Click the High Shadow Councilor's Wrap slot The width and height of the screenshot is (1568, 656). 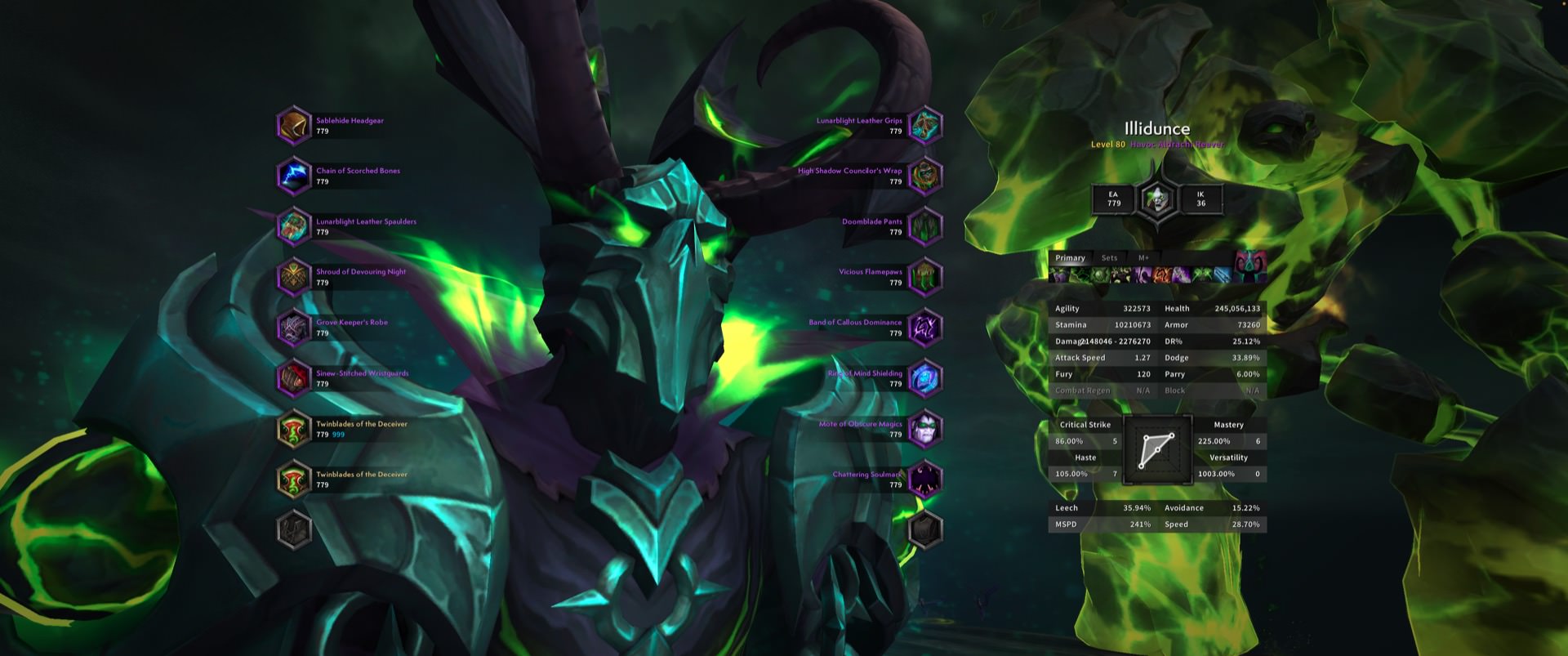click(x=925, y=176)
